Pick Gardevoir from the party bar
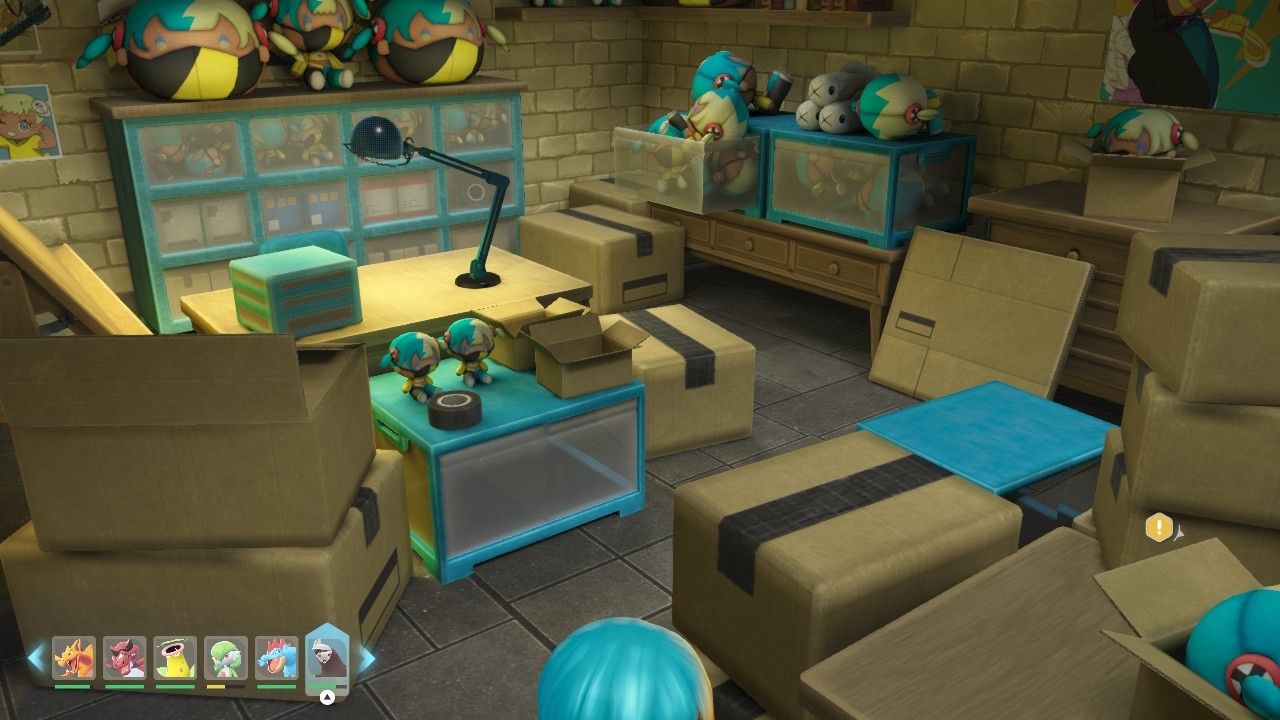Screen dimensions: 1280x720 [x=226, y=657]
